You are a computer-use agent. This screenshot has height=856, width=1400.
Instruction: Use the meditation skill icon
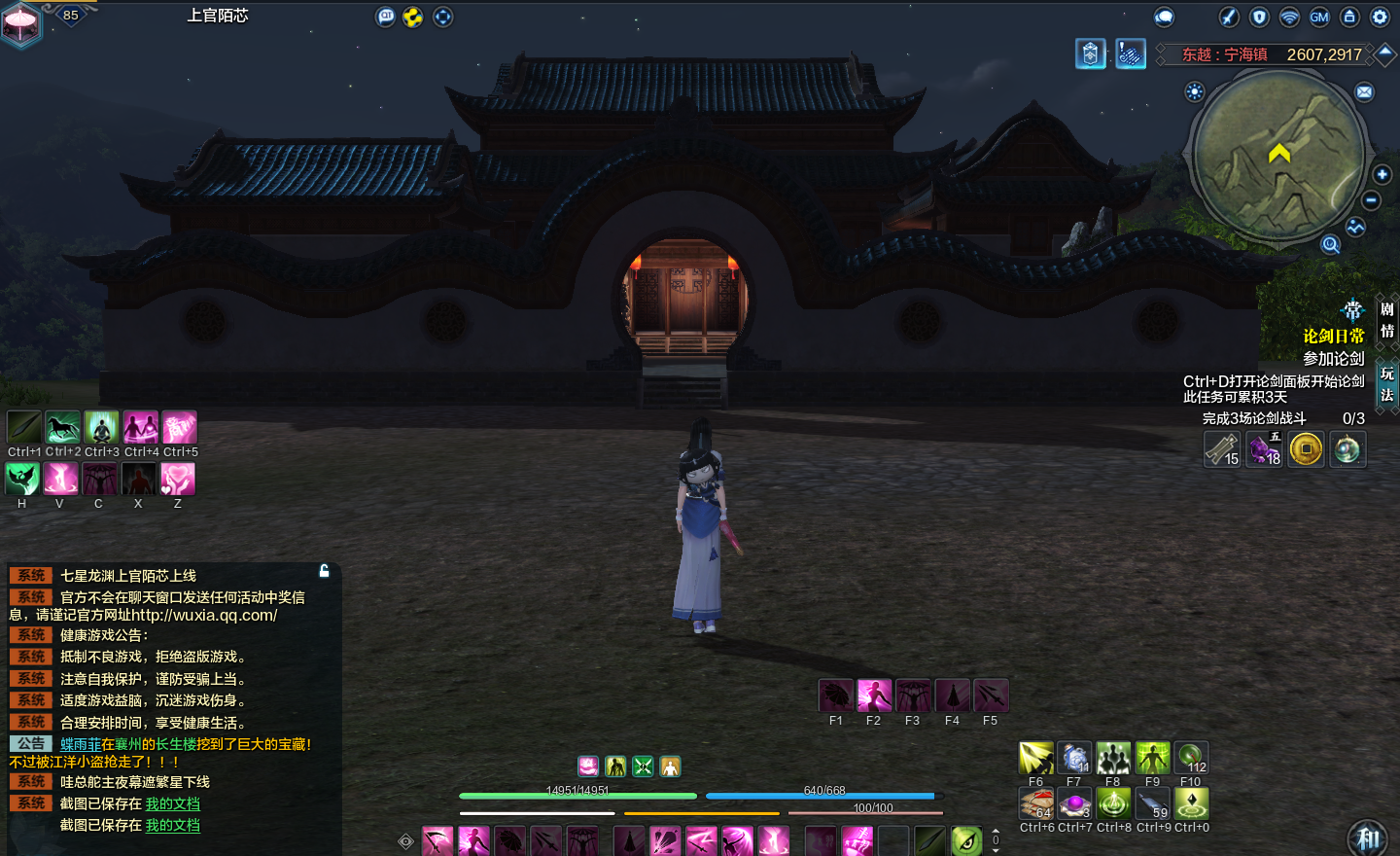[101, 427]
